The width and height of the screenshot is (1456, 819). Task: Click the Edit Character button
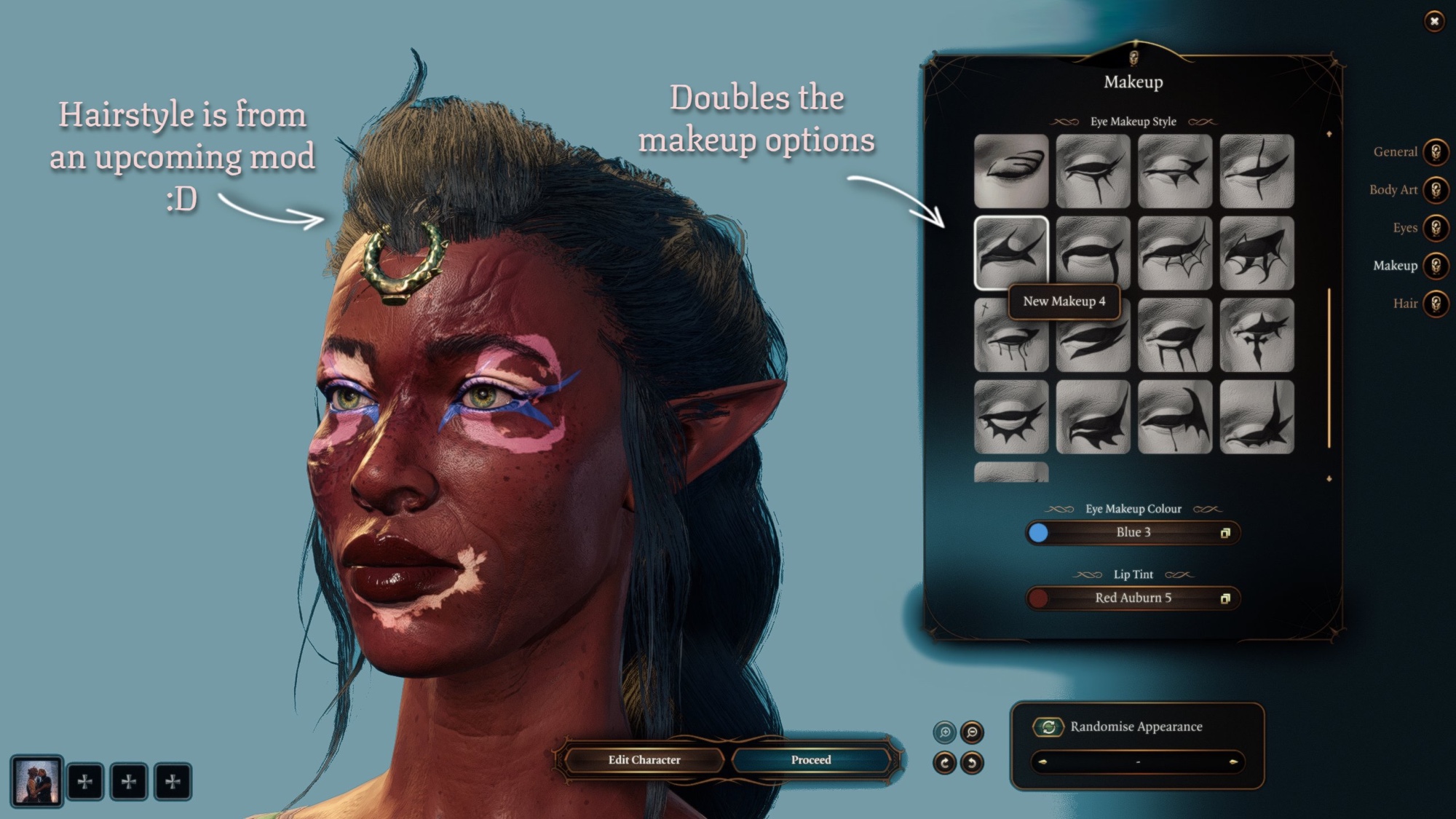coord(644,760)
